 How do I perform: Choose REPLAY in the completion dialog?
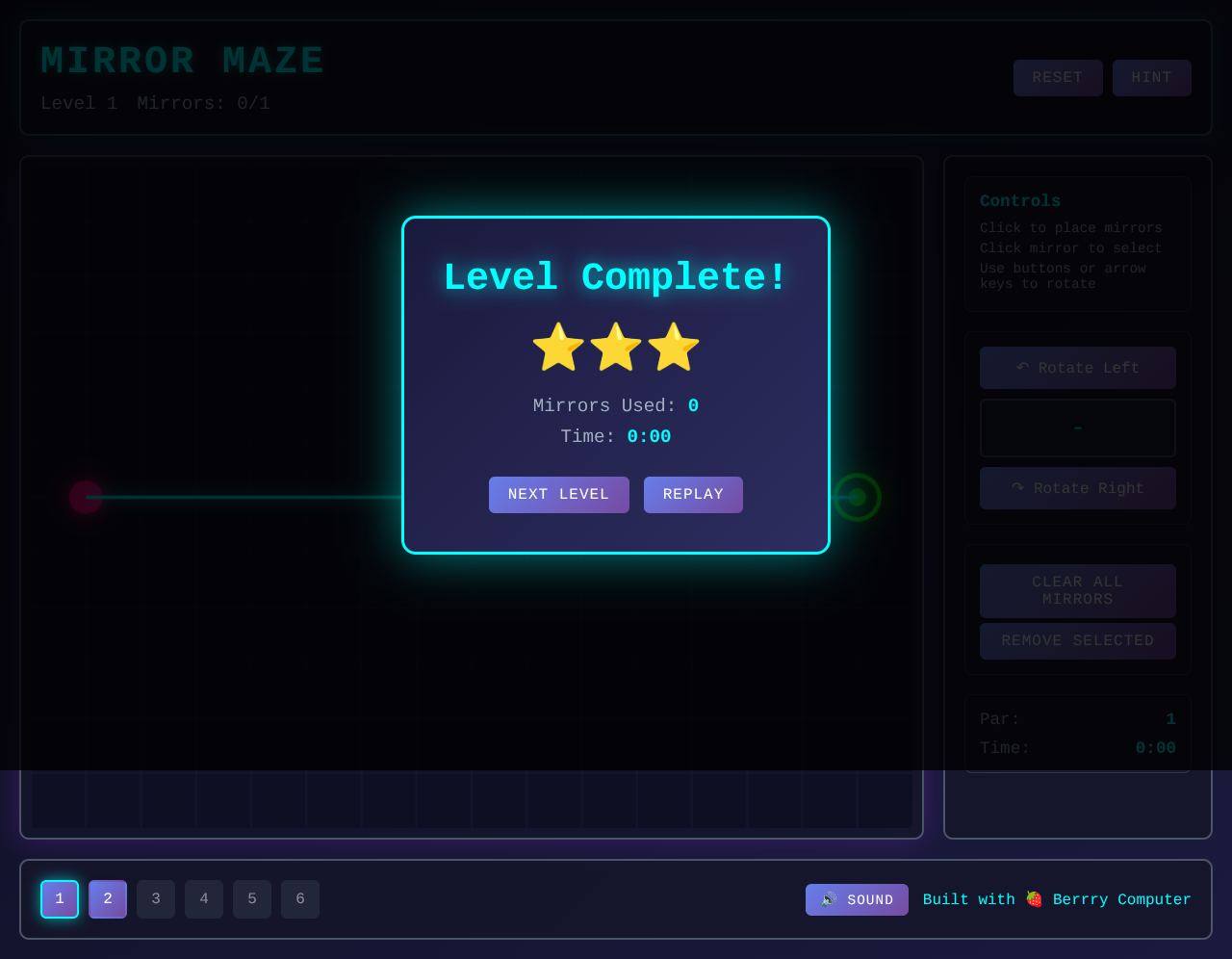[693, 494]
